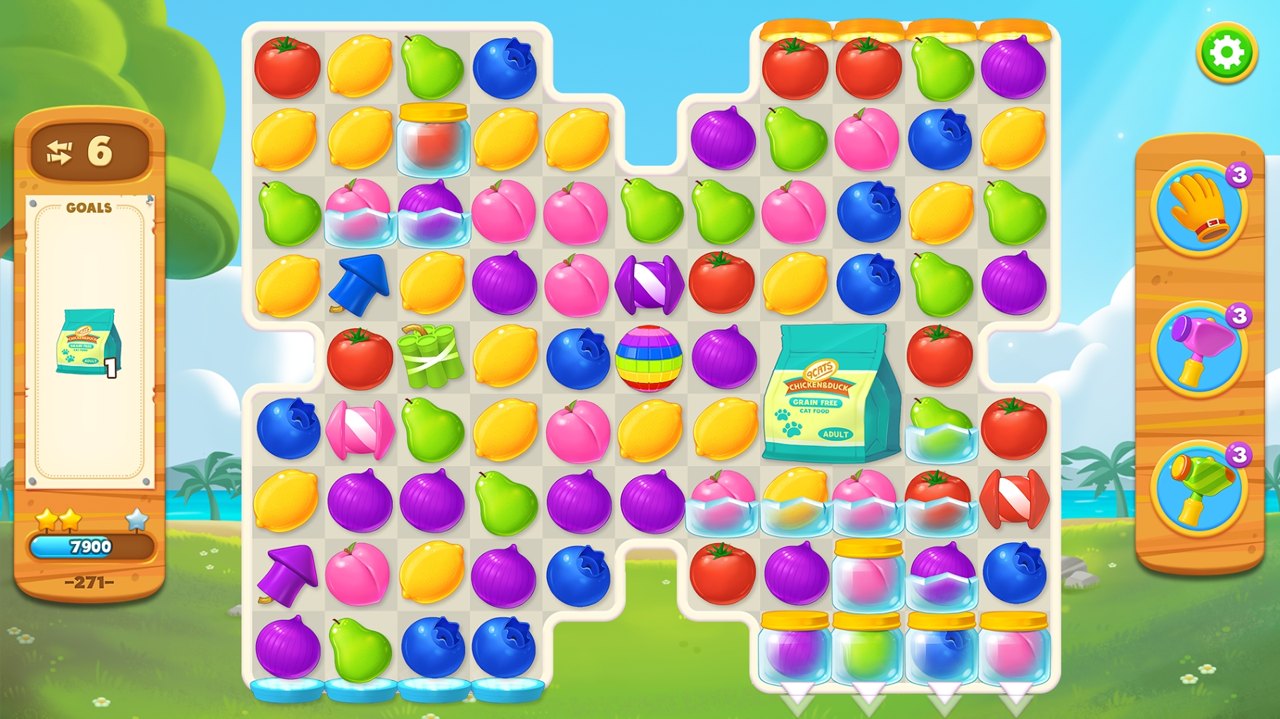
Task: Open the settings gear menu
Action: click(1226, 53)
